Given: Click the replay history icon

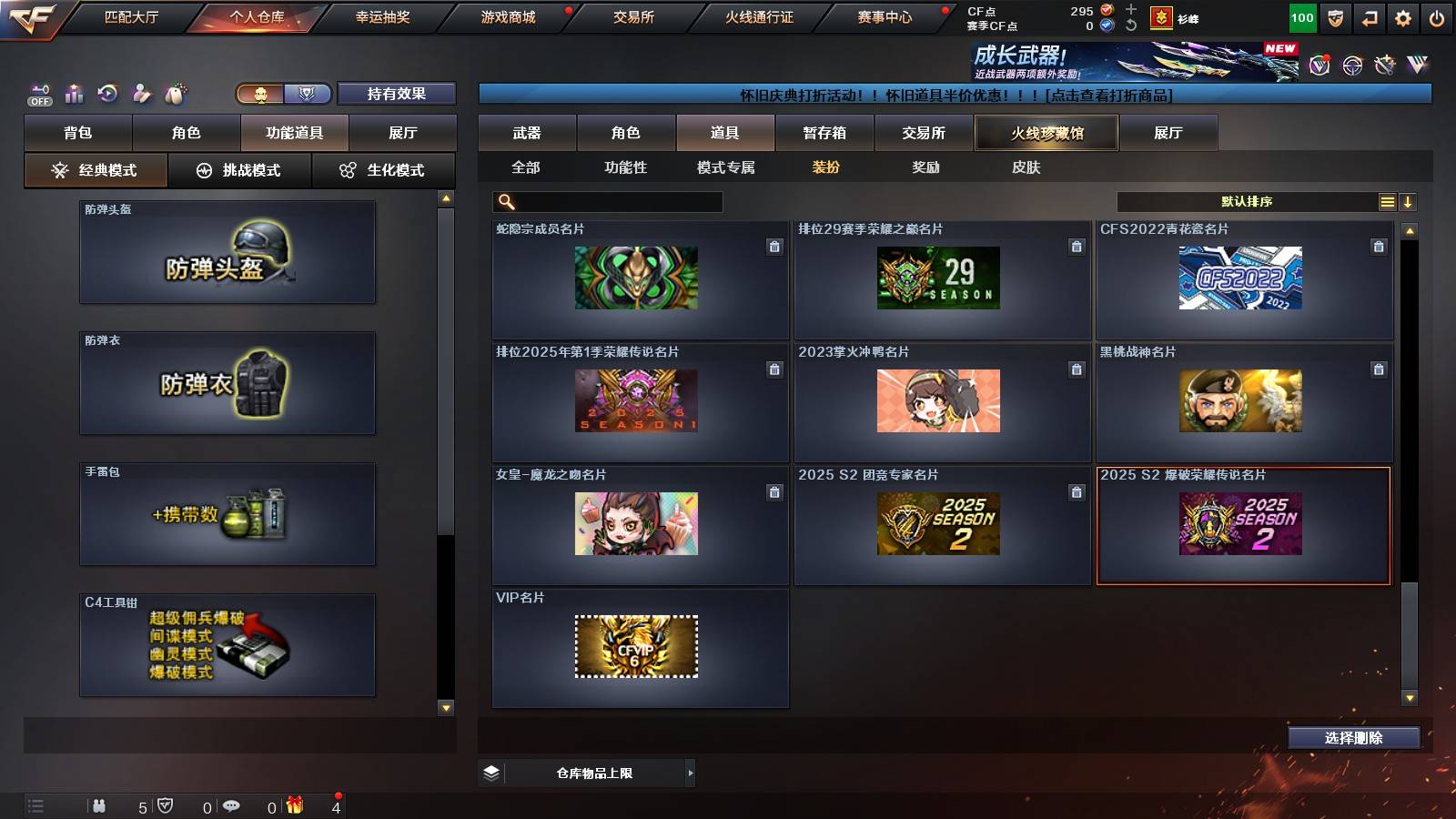Looking at the screenshot, I should [x=107, y=92].
